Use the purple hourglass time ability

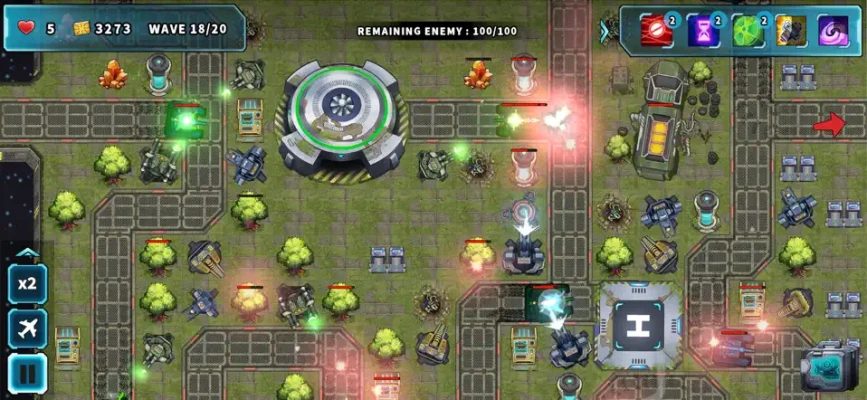(701, 30)
